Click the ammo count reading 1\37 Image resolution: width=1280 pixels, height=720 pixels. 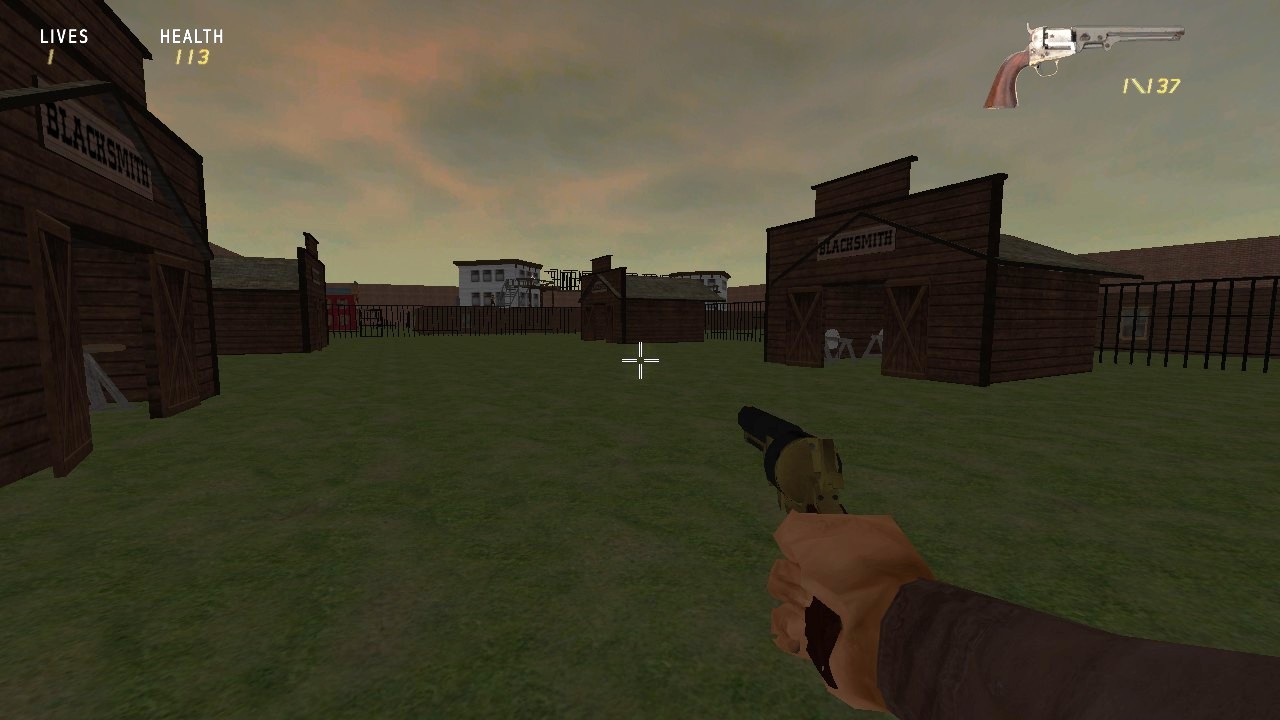pyautogui.click(x=1150, y=85)
